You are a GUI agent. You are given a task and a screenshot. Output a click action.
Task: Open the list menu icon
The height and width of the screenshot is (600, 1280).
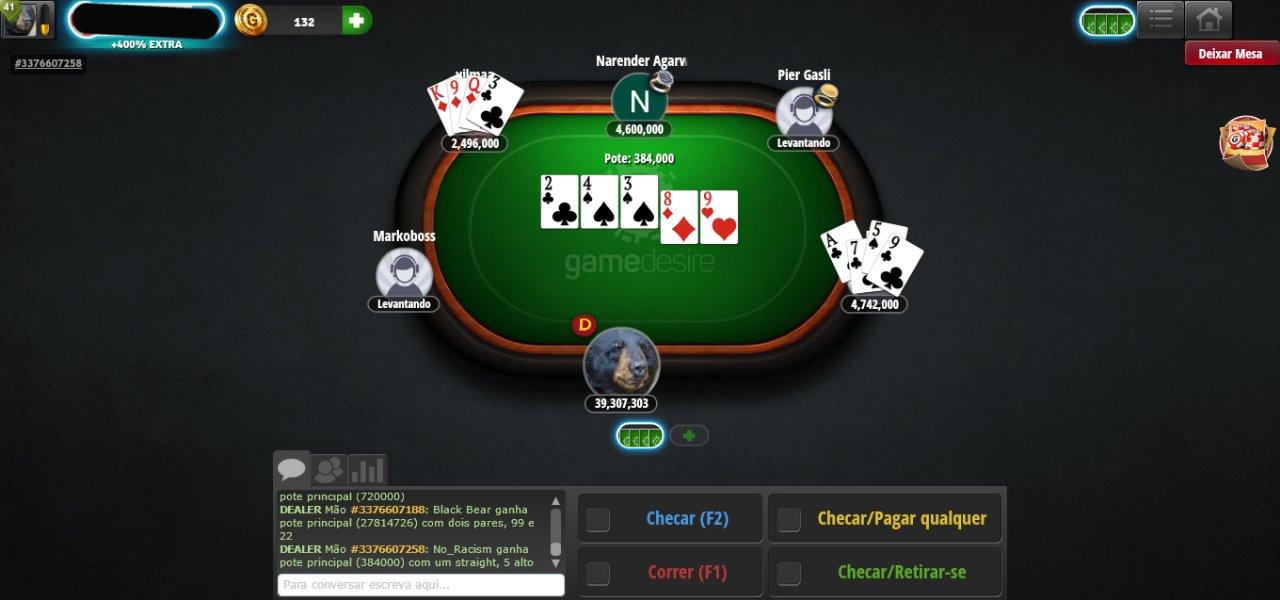pyautogui.click(x=1160, y=19)
